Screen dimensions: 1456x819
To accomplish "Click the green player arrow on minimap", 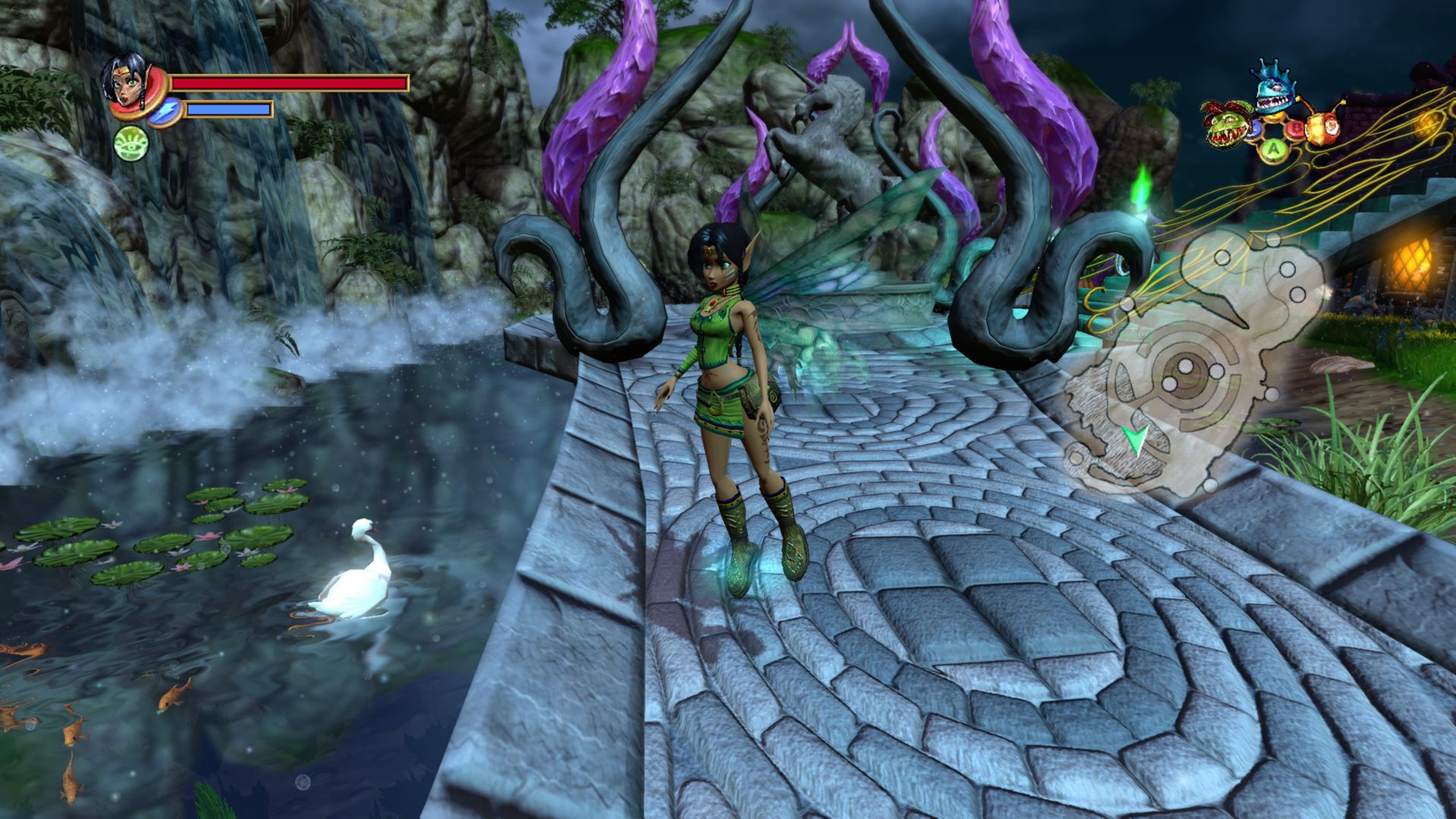I will tap(1135, 438).
